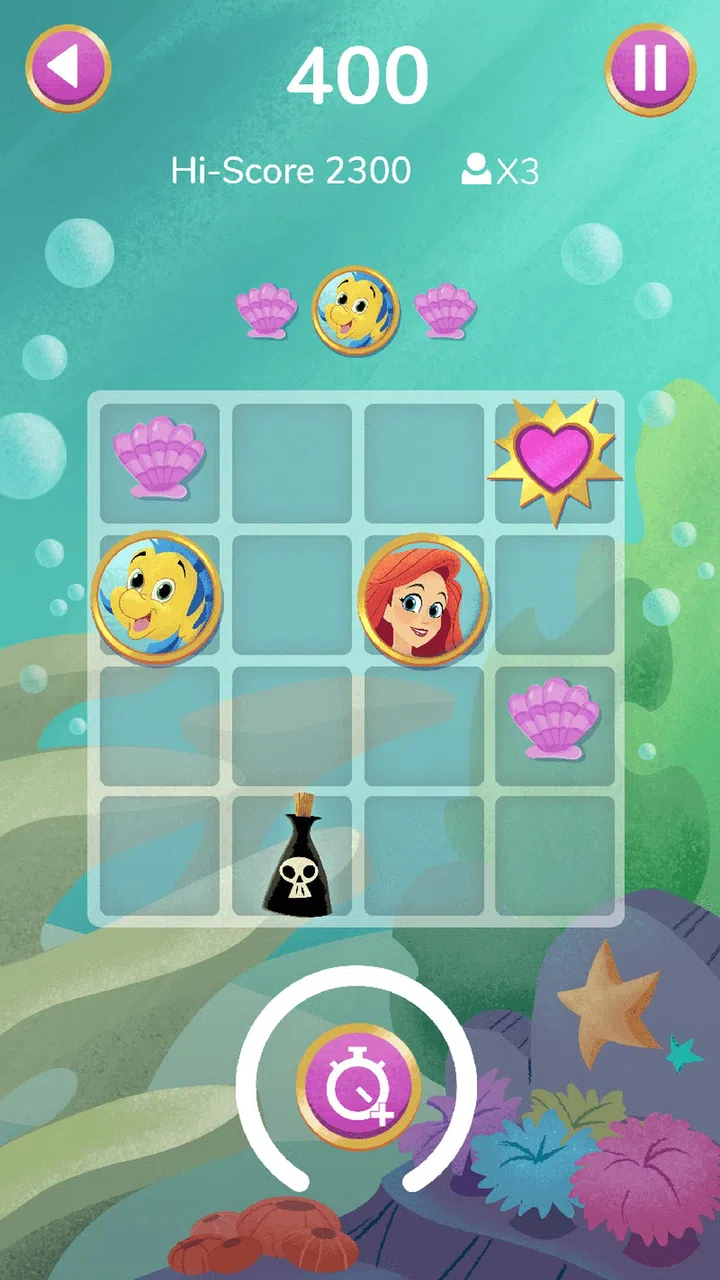Viewport: 720px width, 1280px height.
Task: Choose the sun-framed pink heart tile
Action: click(555, 460)
